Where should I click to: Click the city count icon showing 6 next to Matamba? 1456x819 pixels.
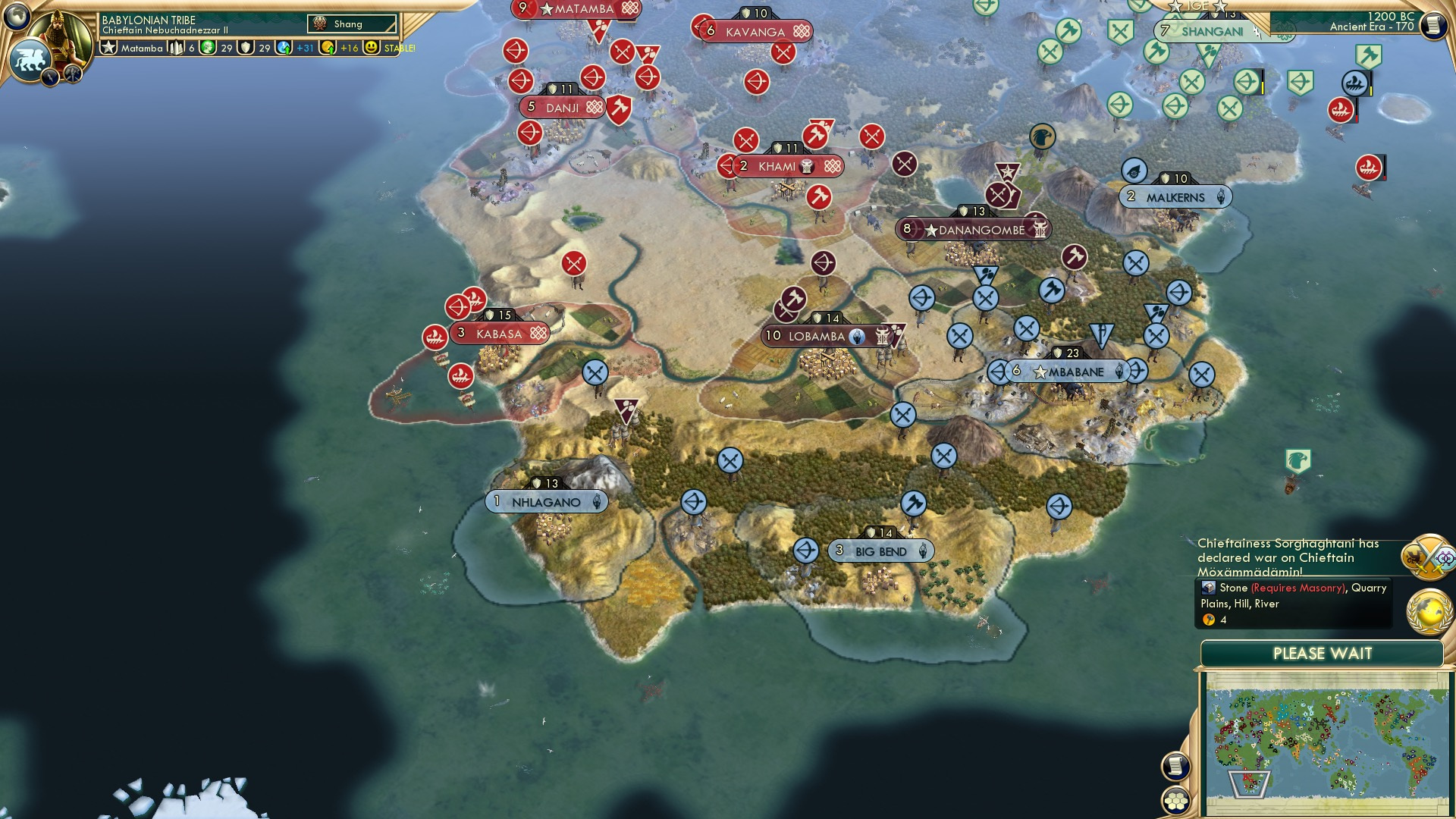pyautogui.click(x=175, y=48)
